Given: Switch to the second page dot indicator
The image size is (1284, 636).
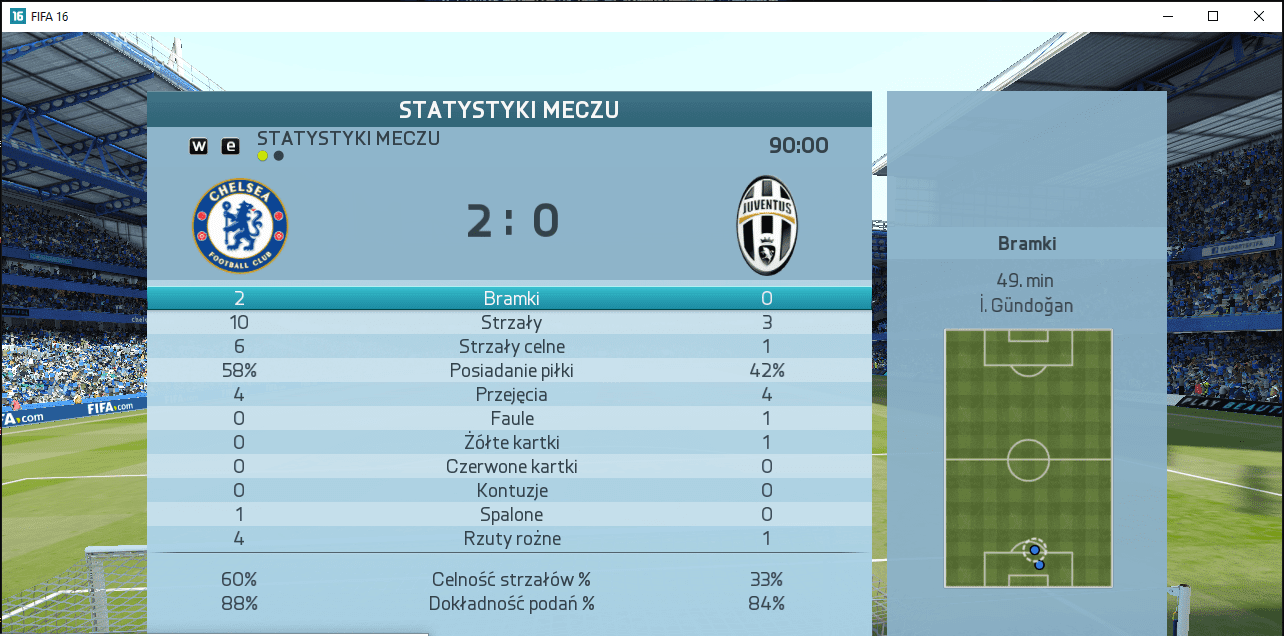Looking at the screenshot, I should point(278,156).
